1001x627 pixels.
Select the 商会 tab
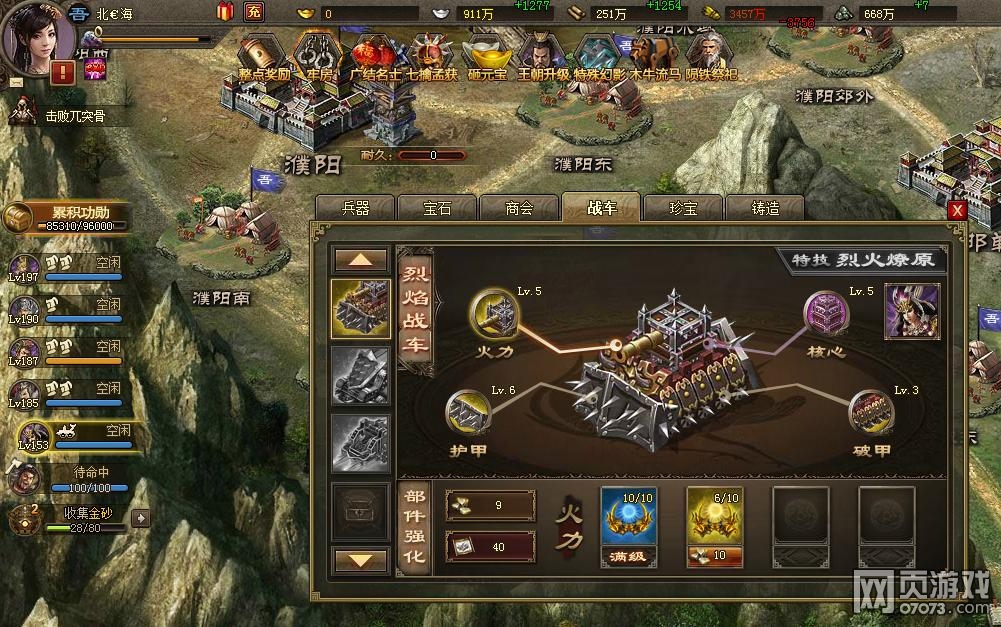(x=519, y=208)
